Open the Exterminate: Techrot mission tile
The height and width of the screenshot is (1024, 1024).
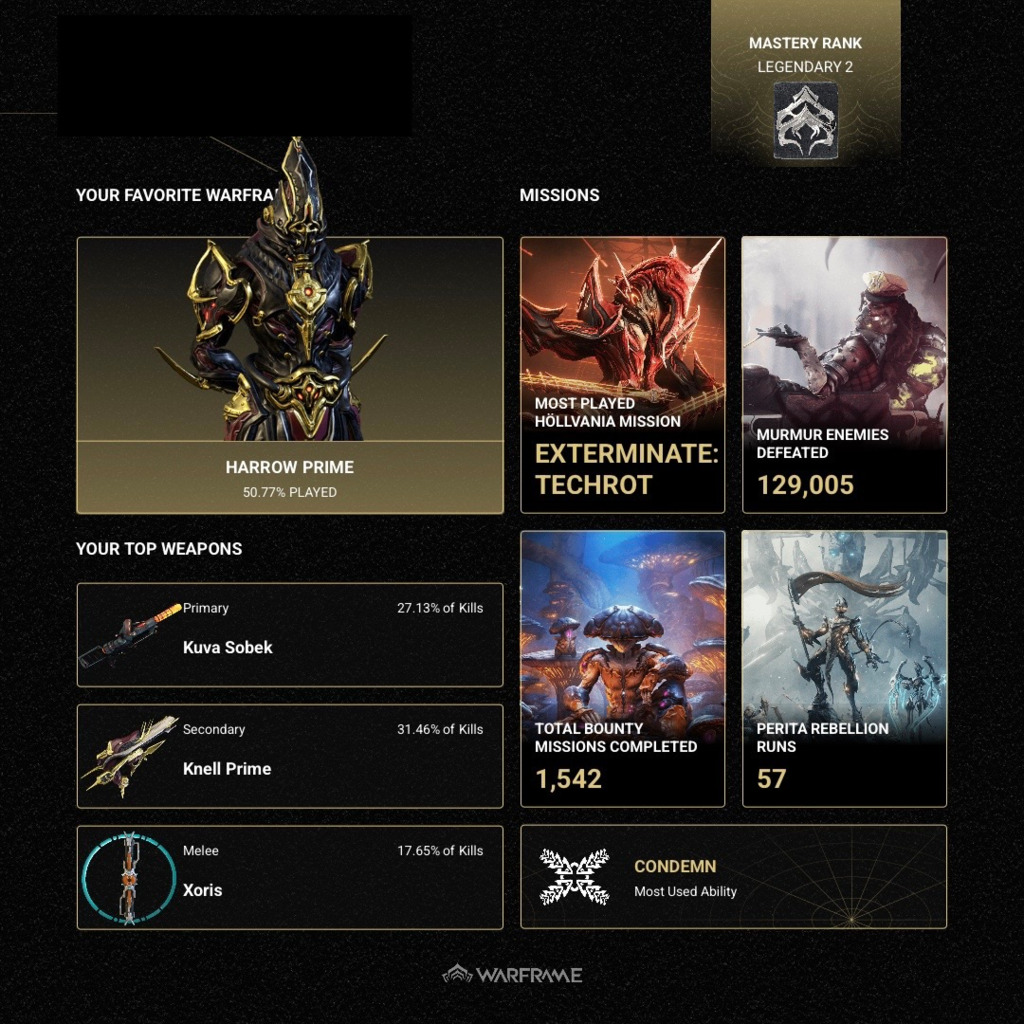[x=622, y=375]
